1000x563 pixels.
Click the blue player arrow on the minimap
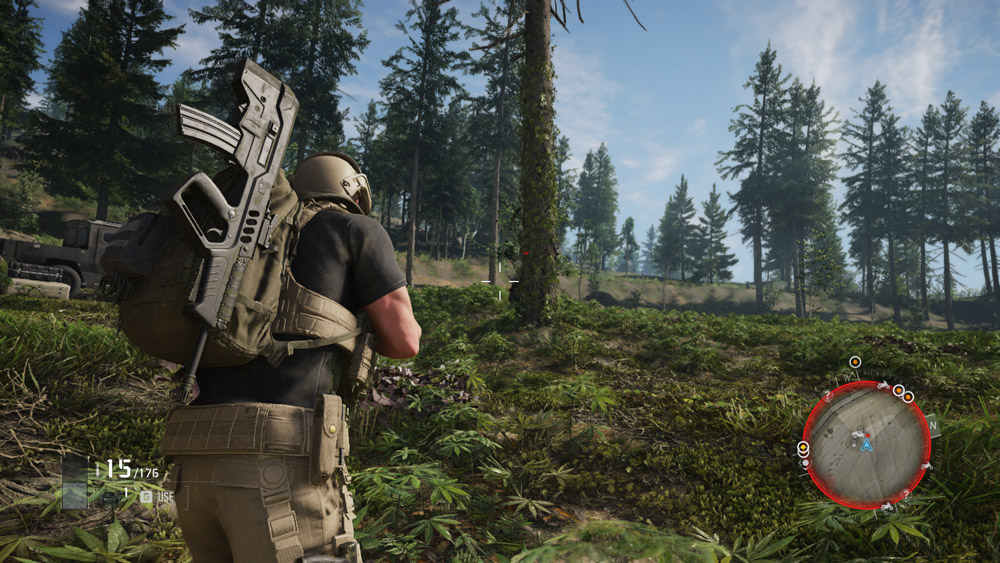867,445
